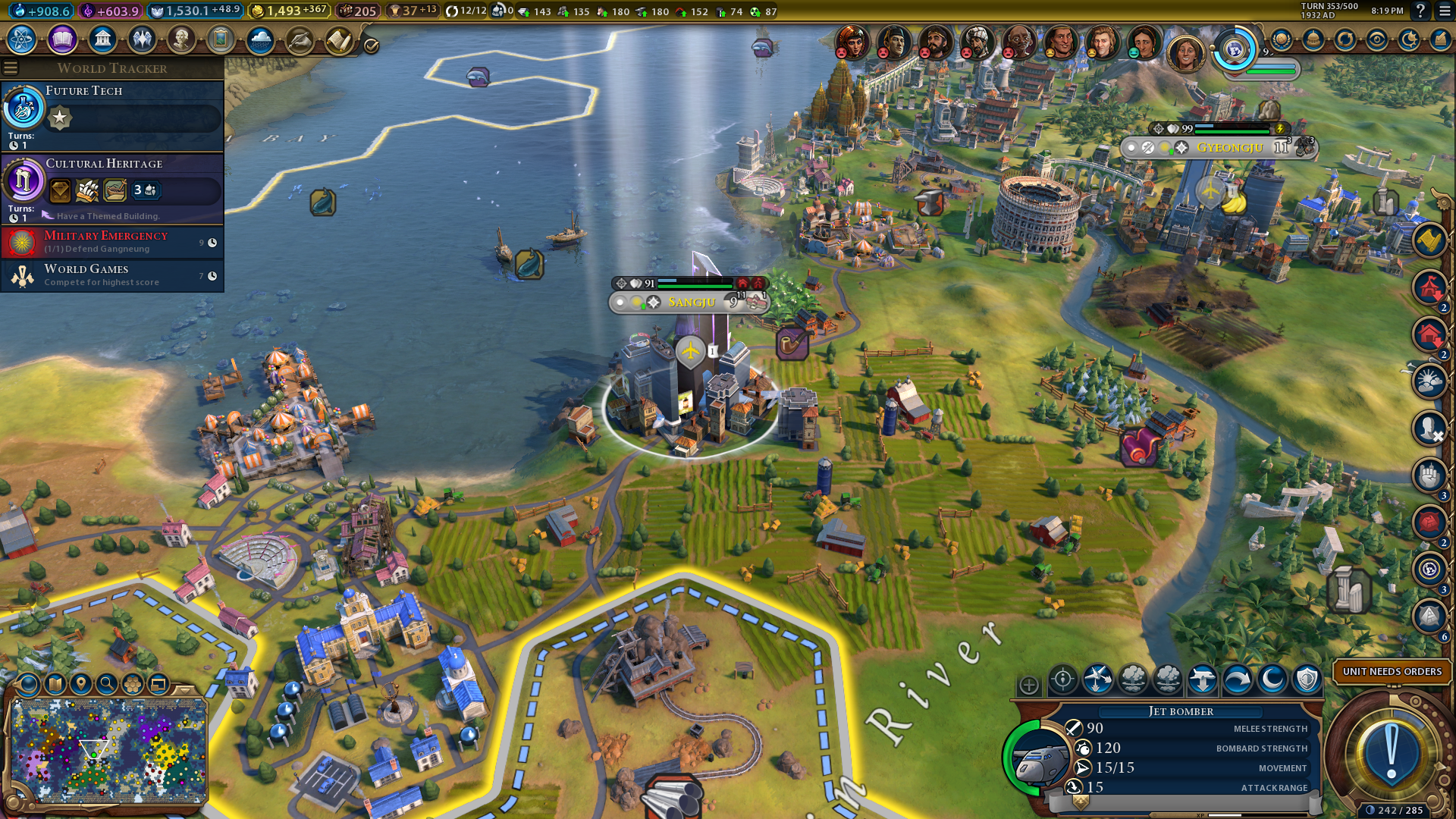Open the map pins button
The image size is (1456, 819).
tap(81, 684)
